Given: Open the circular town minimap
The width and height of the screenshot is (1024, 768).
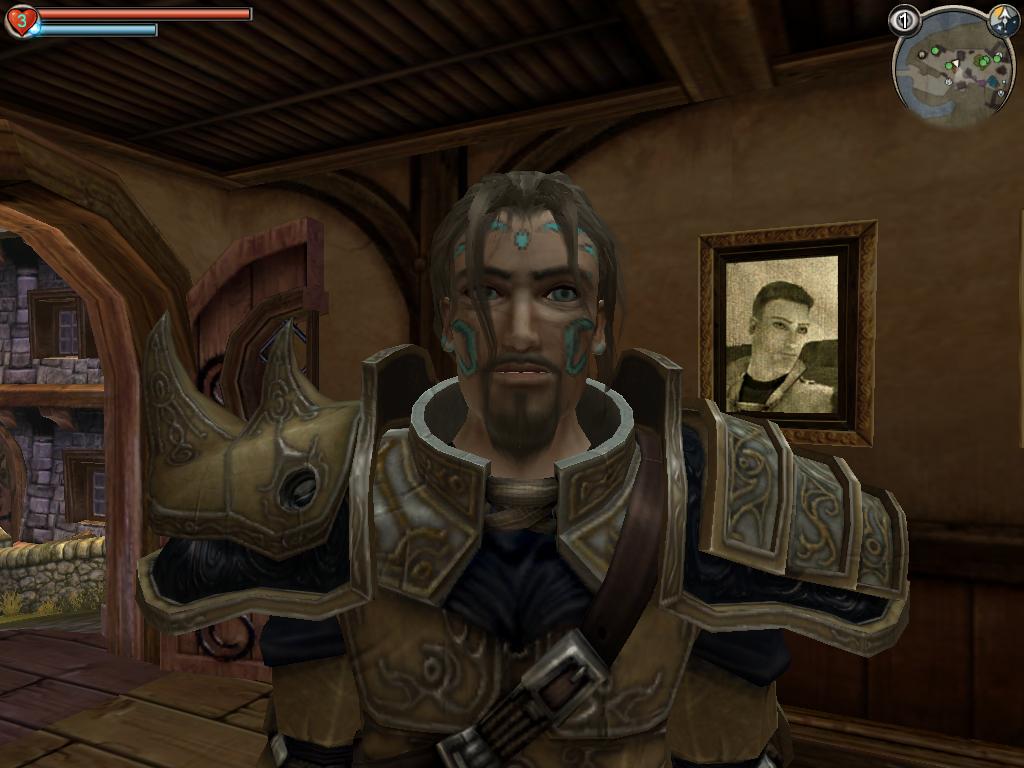Looking at the screenshot, I should click(953, 70).
